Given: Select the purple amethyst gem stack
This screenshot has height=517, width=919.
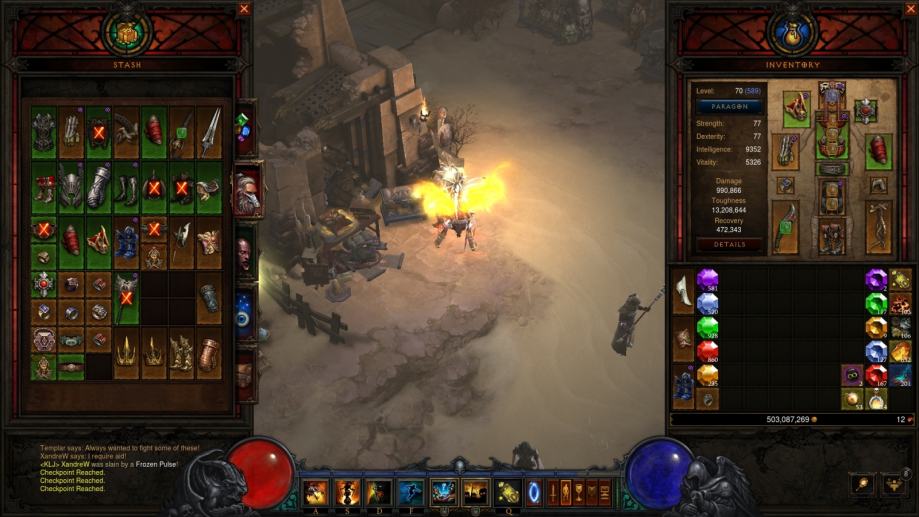Looking at the screenshot, I should pyautogui.click(x=707, y=279).
